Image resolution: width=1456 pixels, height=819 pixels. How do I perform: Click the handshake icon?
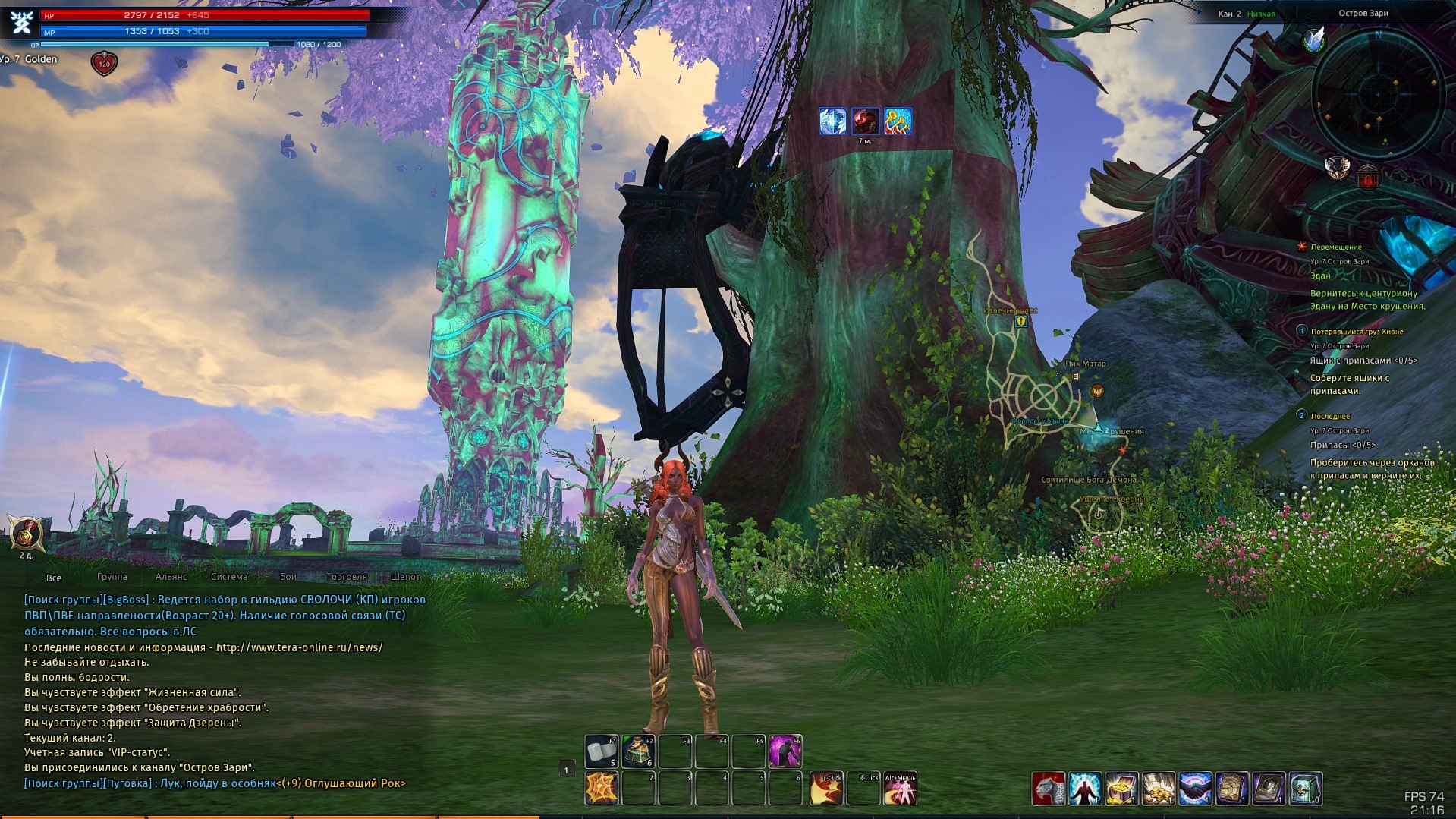(1194, 789)
